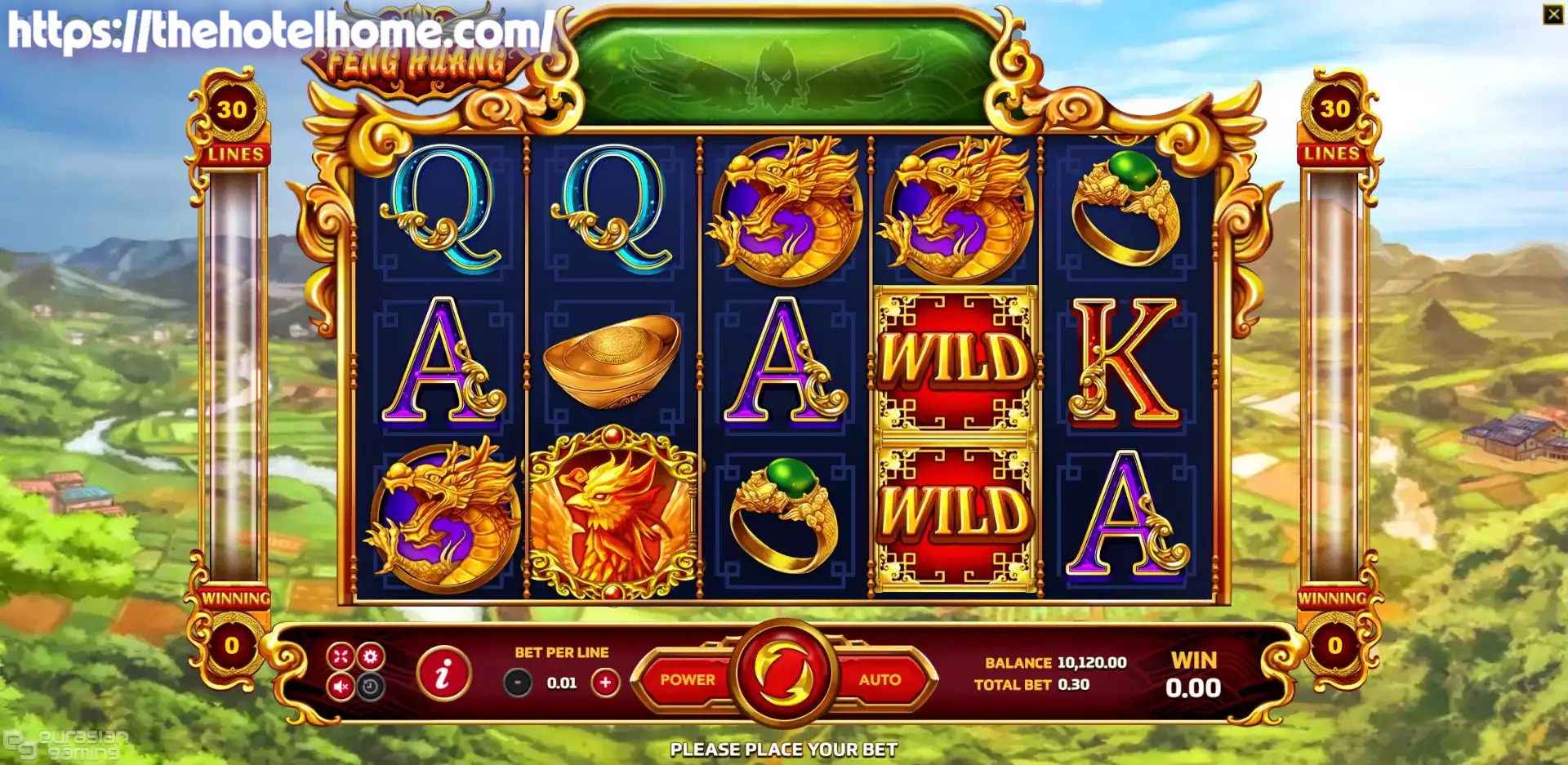Open the gear settings icon

coord(371,656)
